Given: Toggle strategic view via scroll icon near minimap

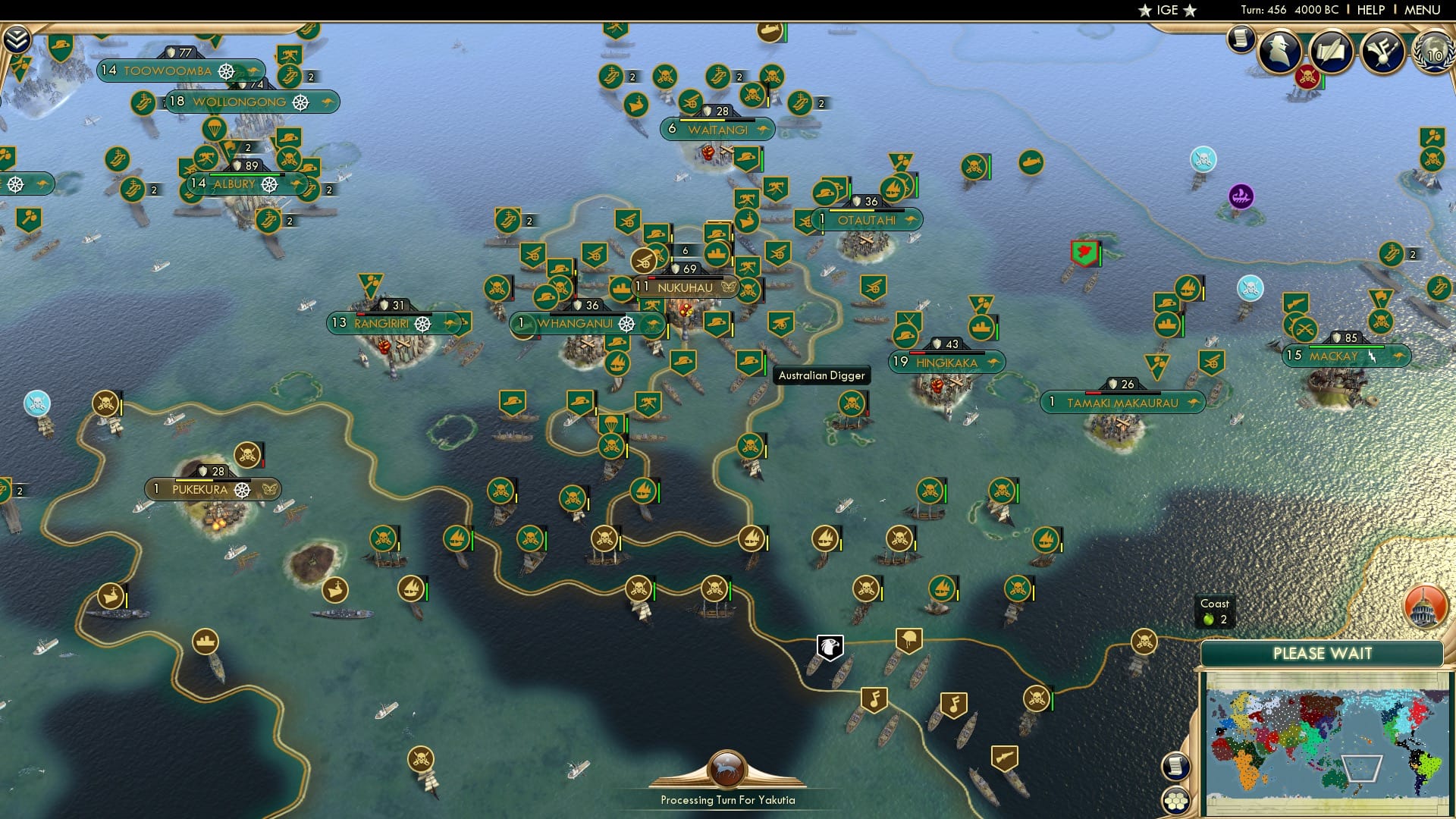Looking at the screenshot, I should click(1175, 767).
